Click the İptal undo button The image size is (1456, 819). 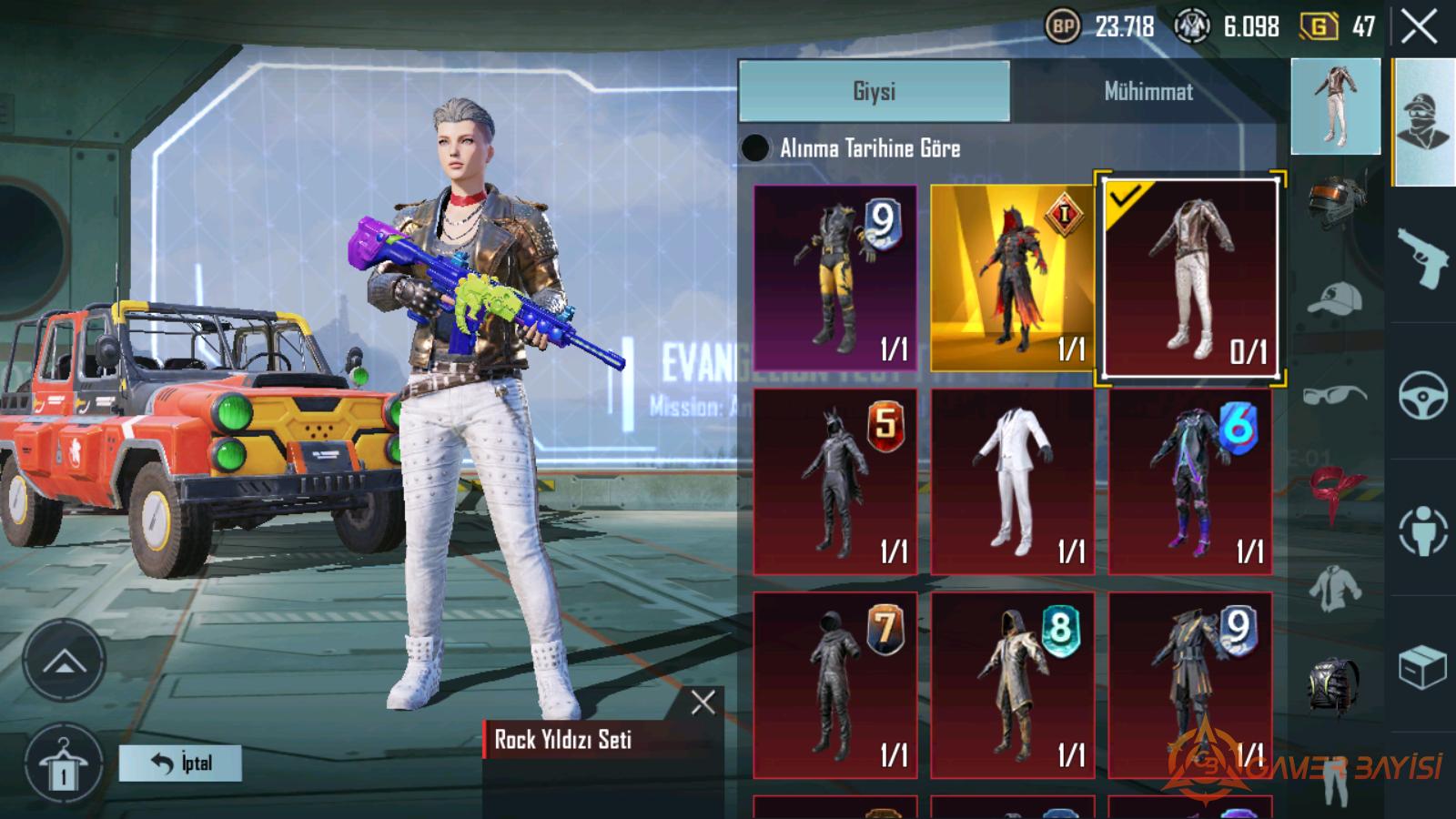click(180, 763)
